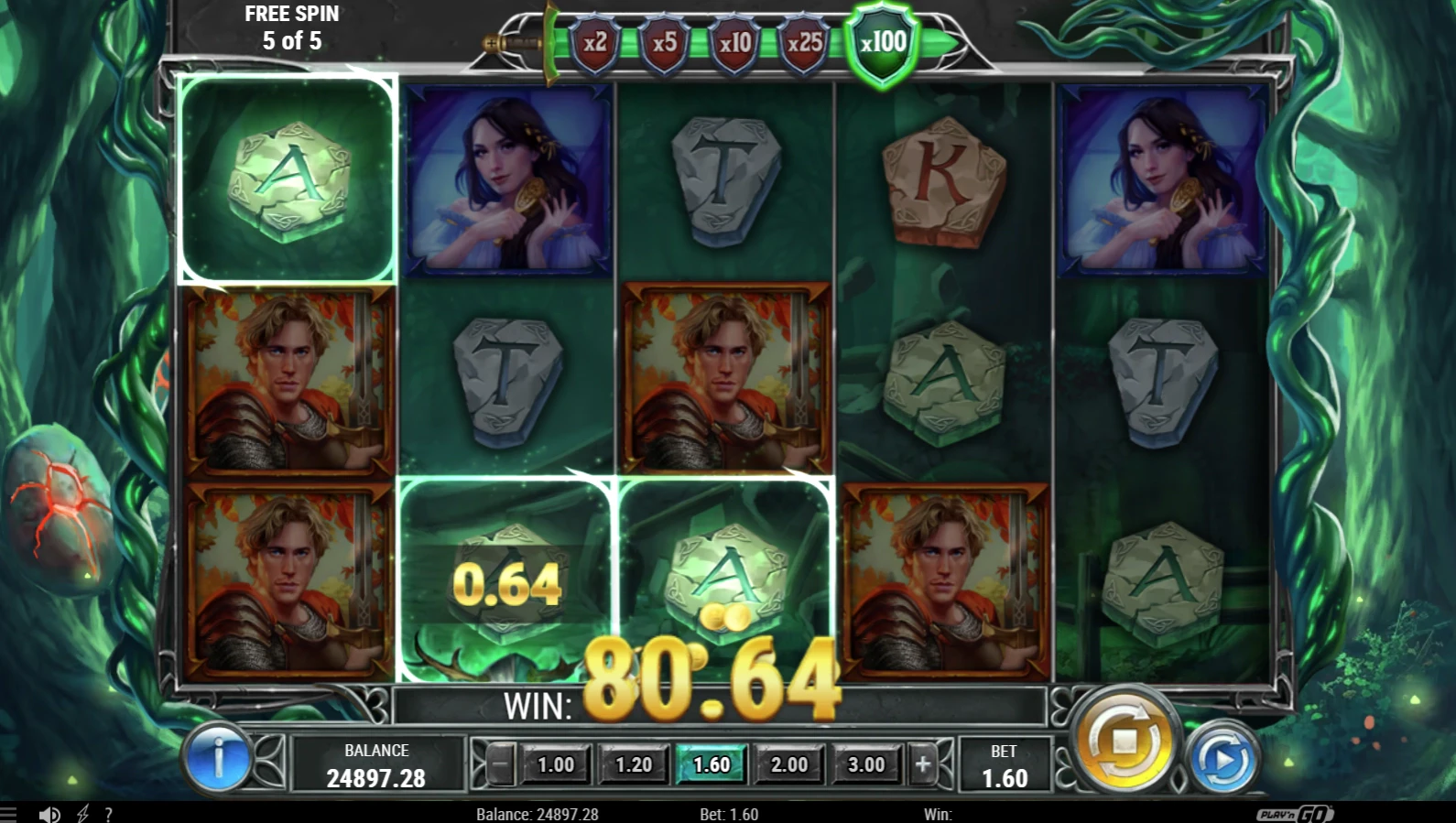This screenshot has height=823, width=1456.
Task: Open help with the question mark
Action: (108, 814)
